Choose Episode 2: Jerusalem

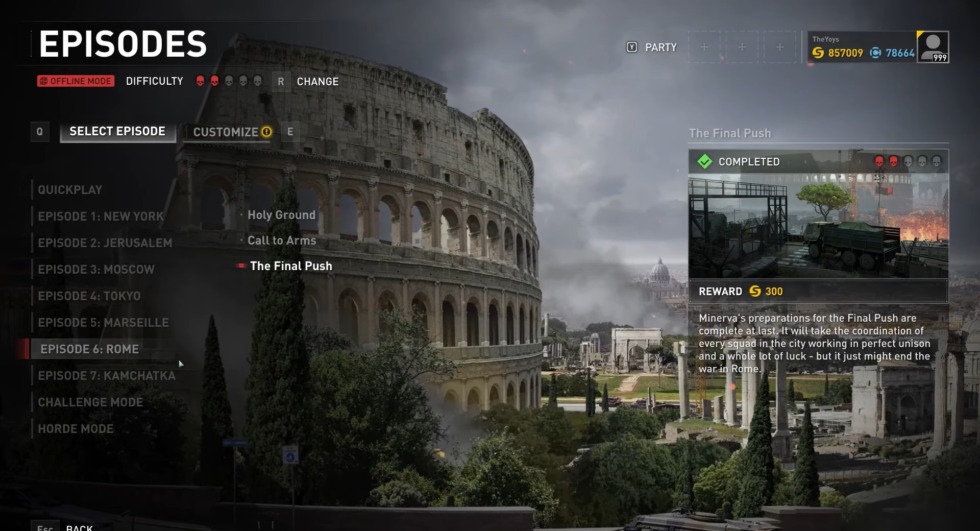coord(104,243)
